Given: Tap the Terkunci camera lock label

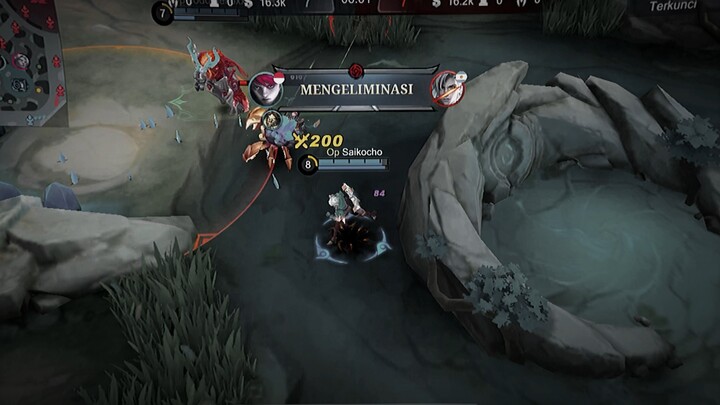Looking at the screenshot, I should coord(671,6).
